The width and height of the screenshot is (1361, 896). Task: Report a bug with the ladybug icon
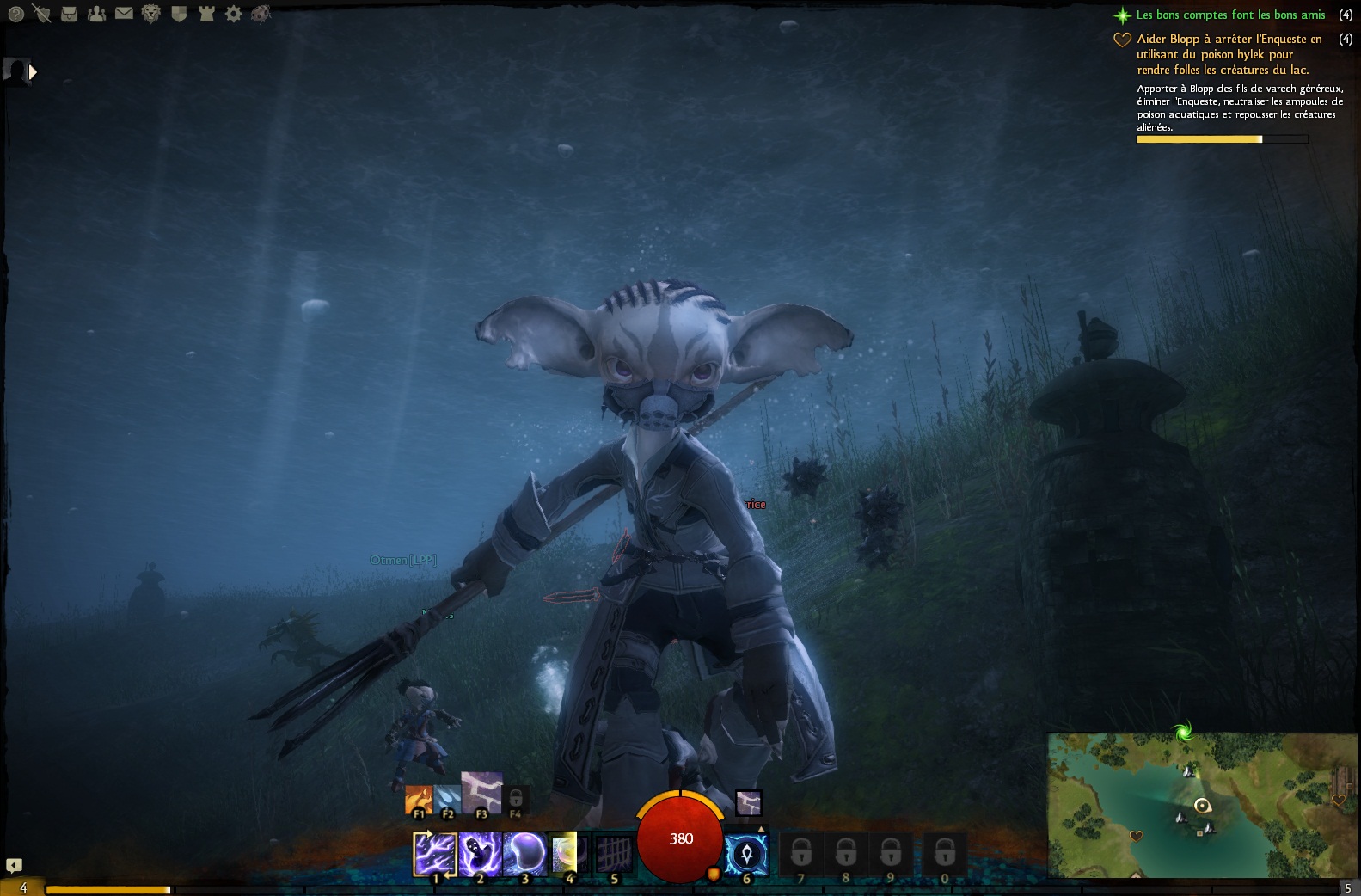pyautogui.click(x=261, y=14)
